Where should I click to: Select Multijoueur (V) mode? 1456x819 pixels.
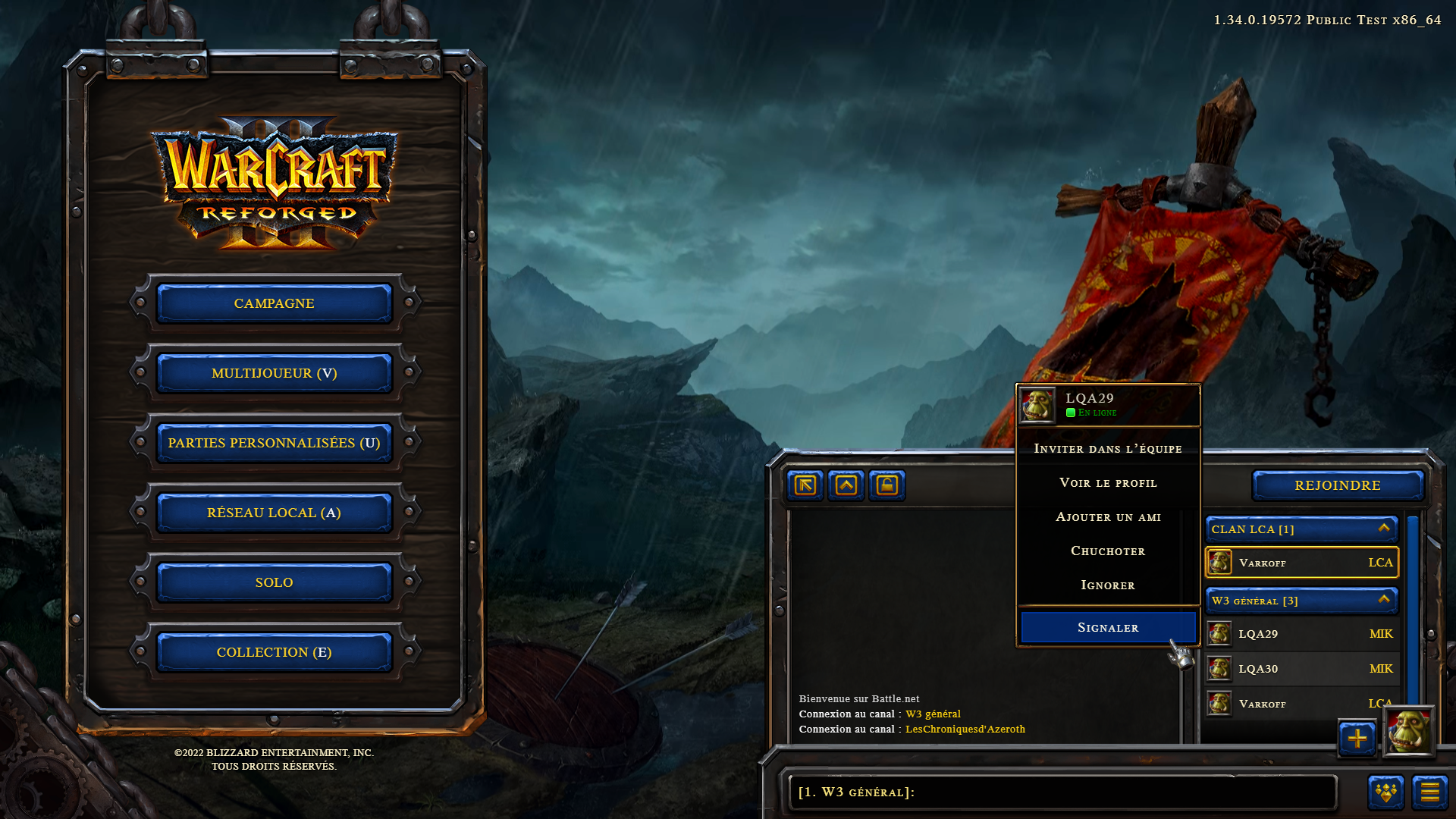tap(274, 373)
